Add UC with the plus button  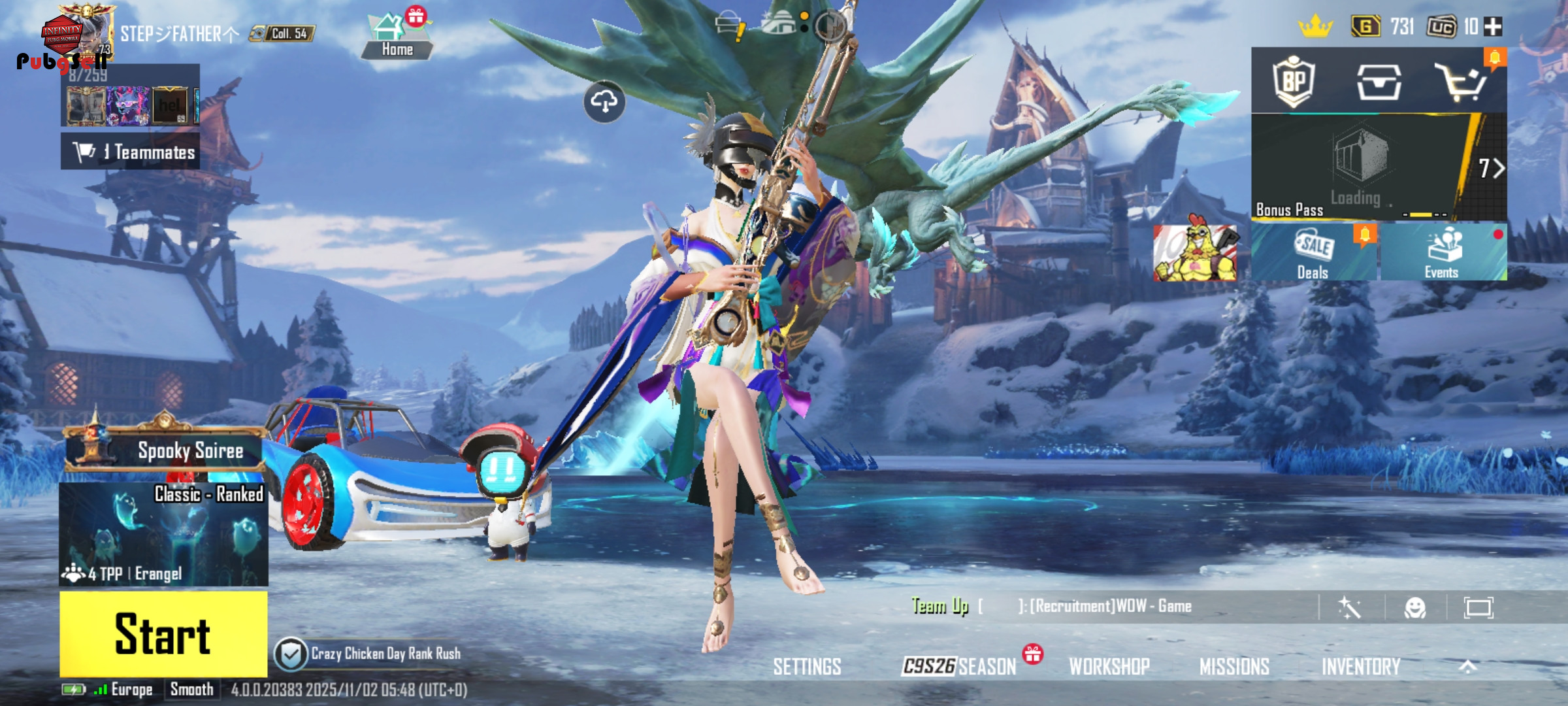(x=1494, y=27)
